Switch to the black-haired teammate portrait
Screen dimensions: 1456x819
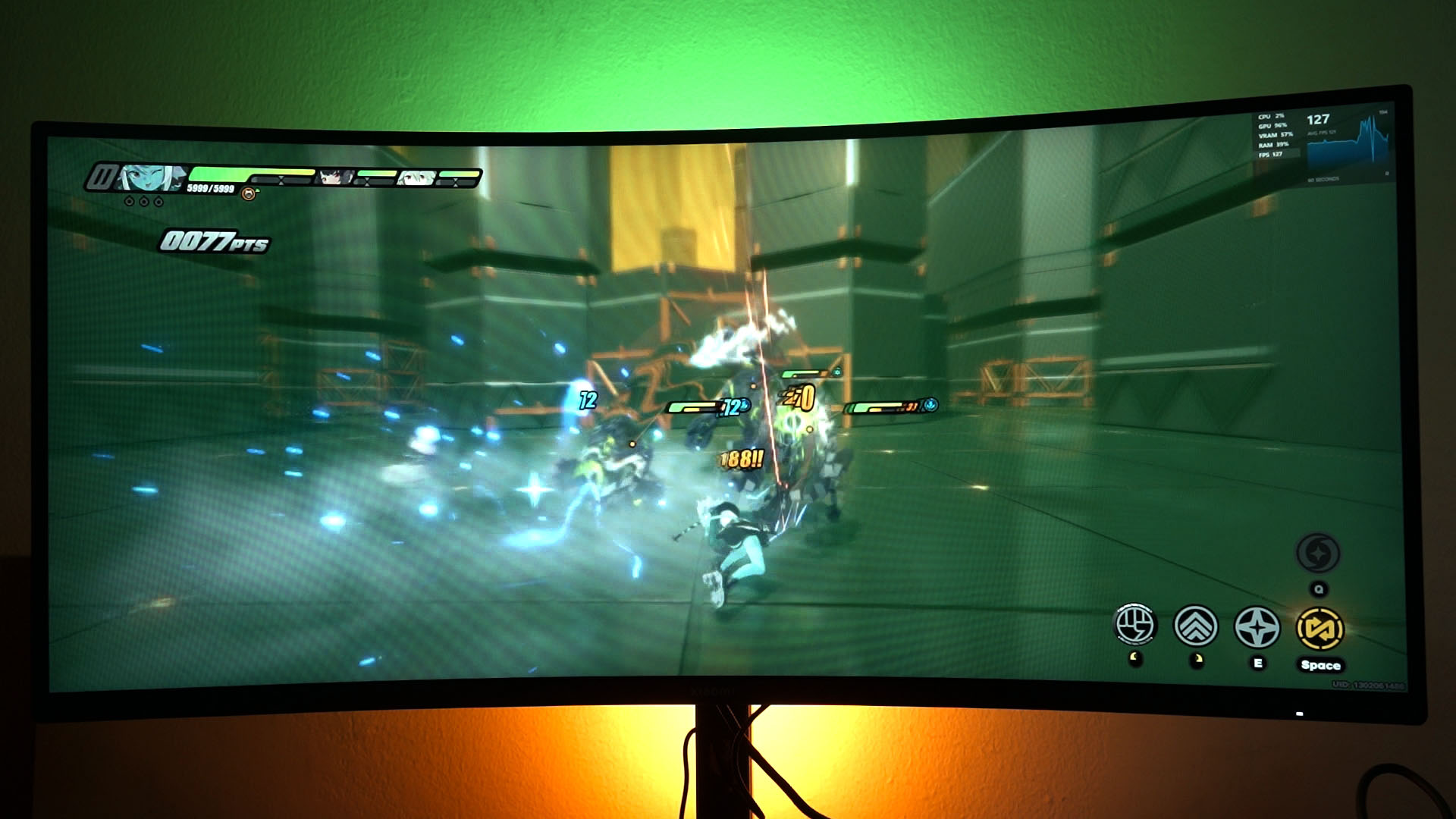tap(335, 177)
